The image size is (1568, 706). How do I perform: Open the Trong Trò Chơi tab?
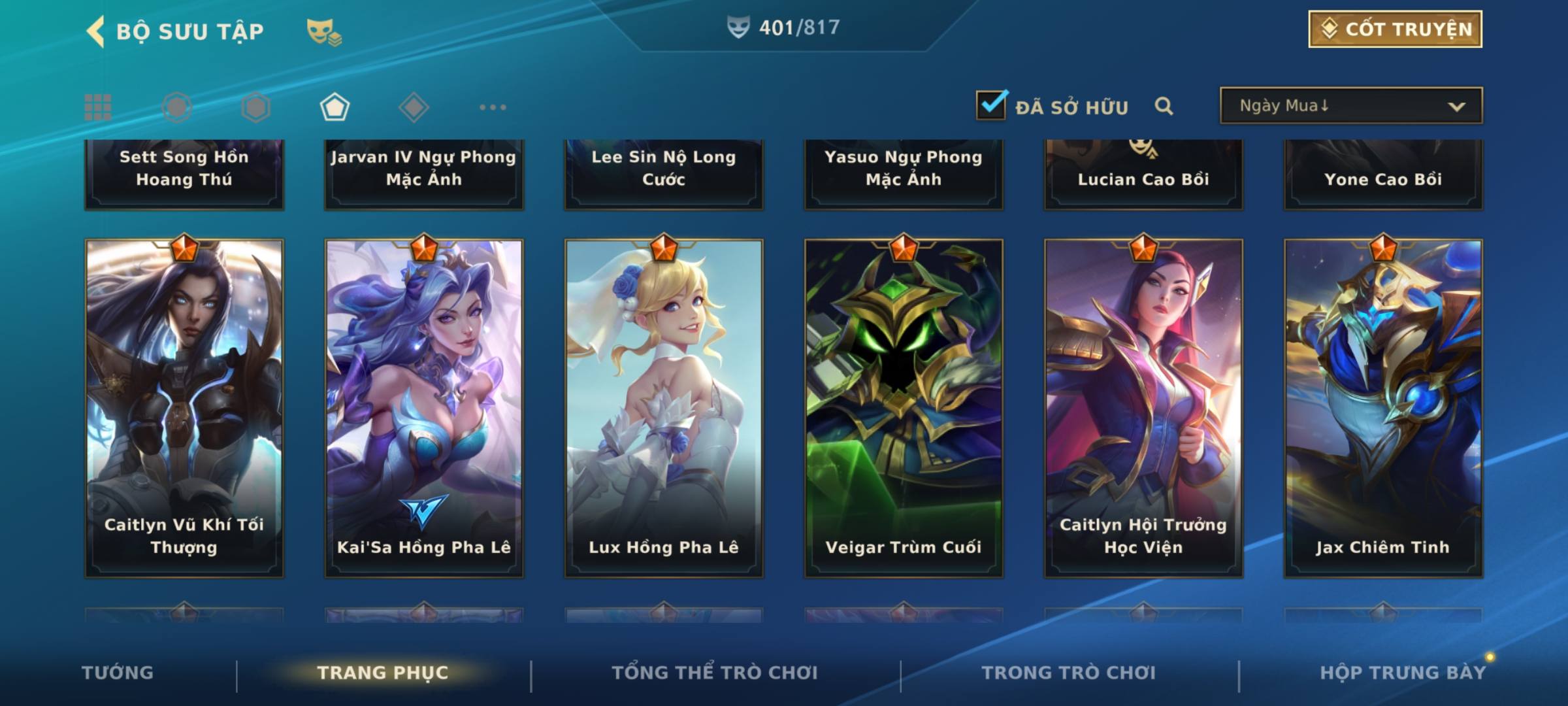click(x=1068, y=673)
